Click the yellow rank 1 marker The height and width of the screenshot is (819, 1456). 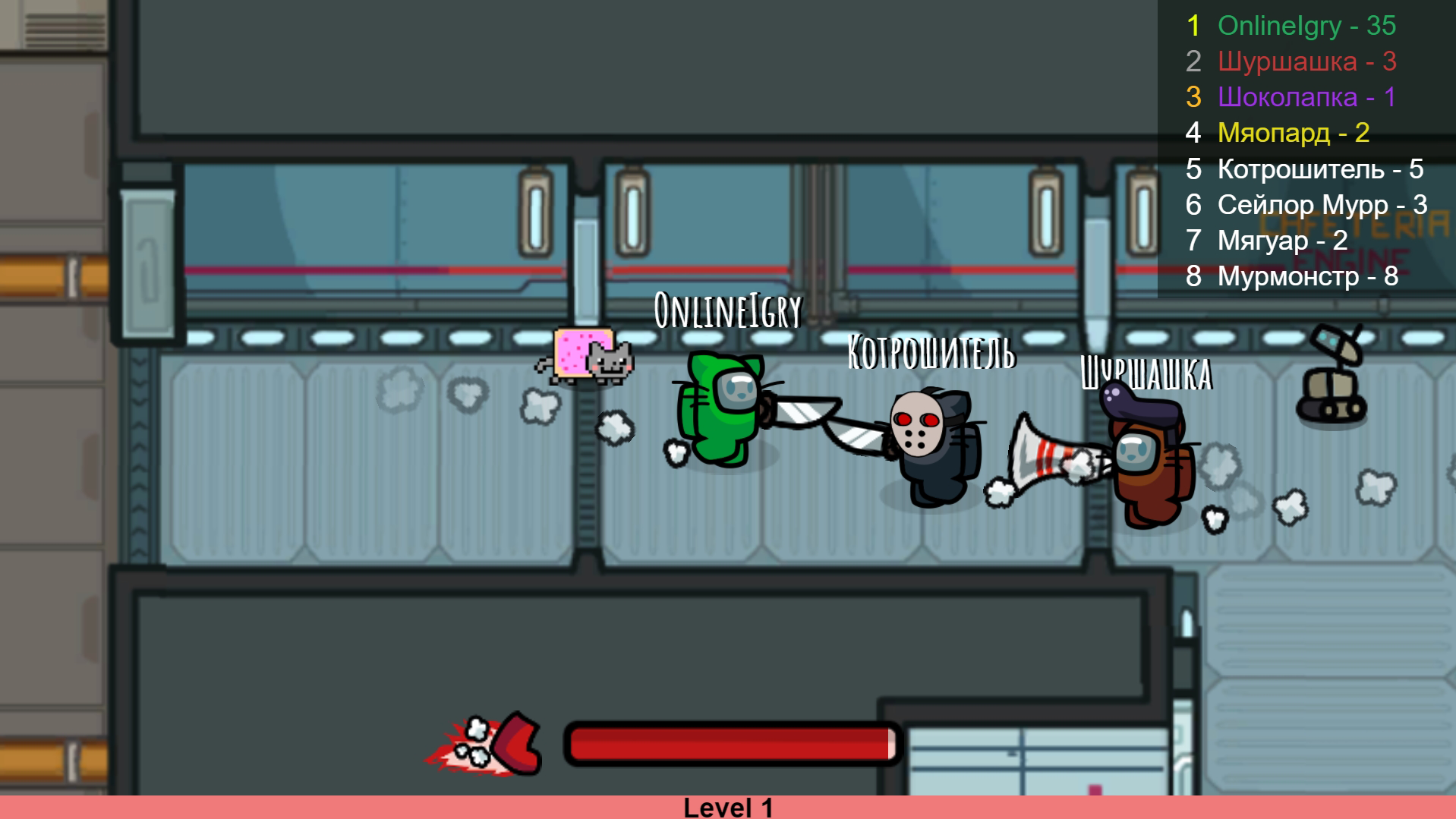point(1196,25)
